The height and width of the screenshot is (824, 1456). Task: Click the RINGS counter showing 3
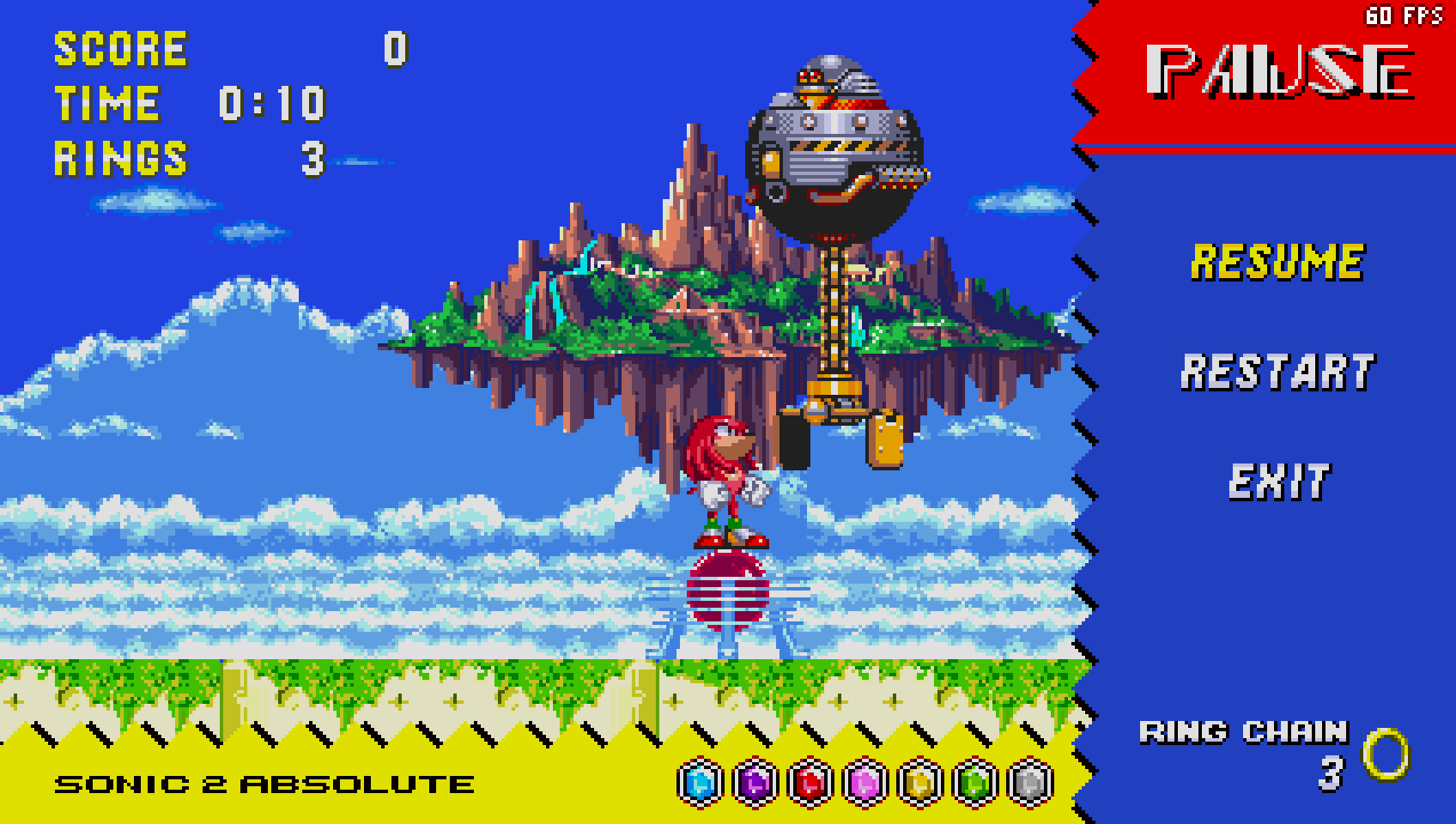(x=120, y=158)
